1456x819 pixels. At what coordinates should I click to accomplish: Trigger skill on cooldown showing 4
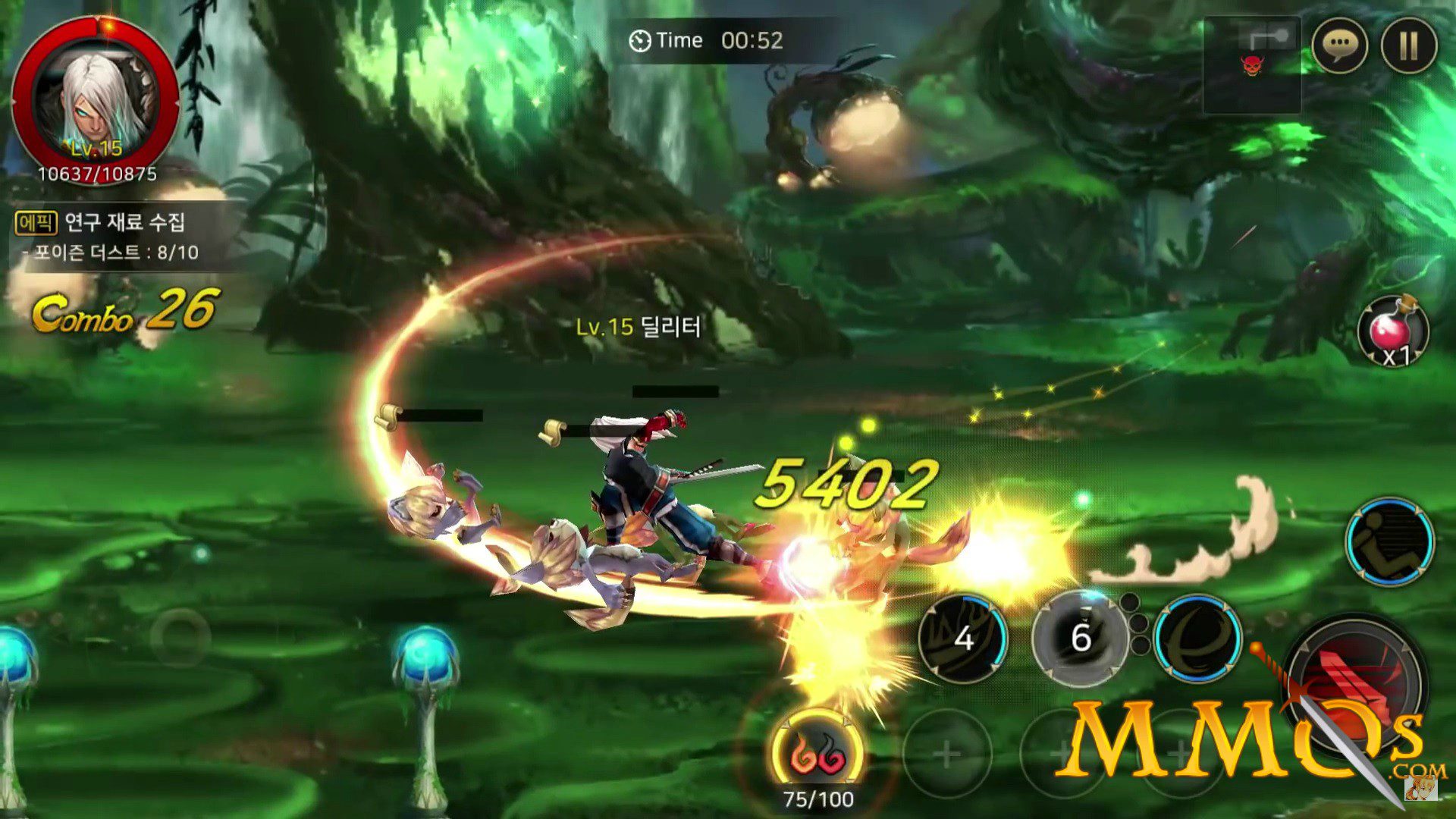[x=963, y=638]
